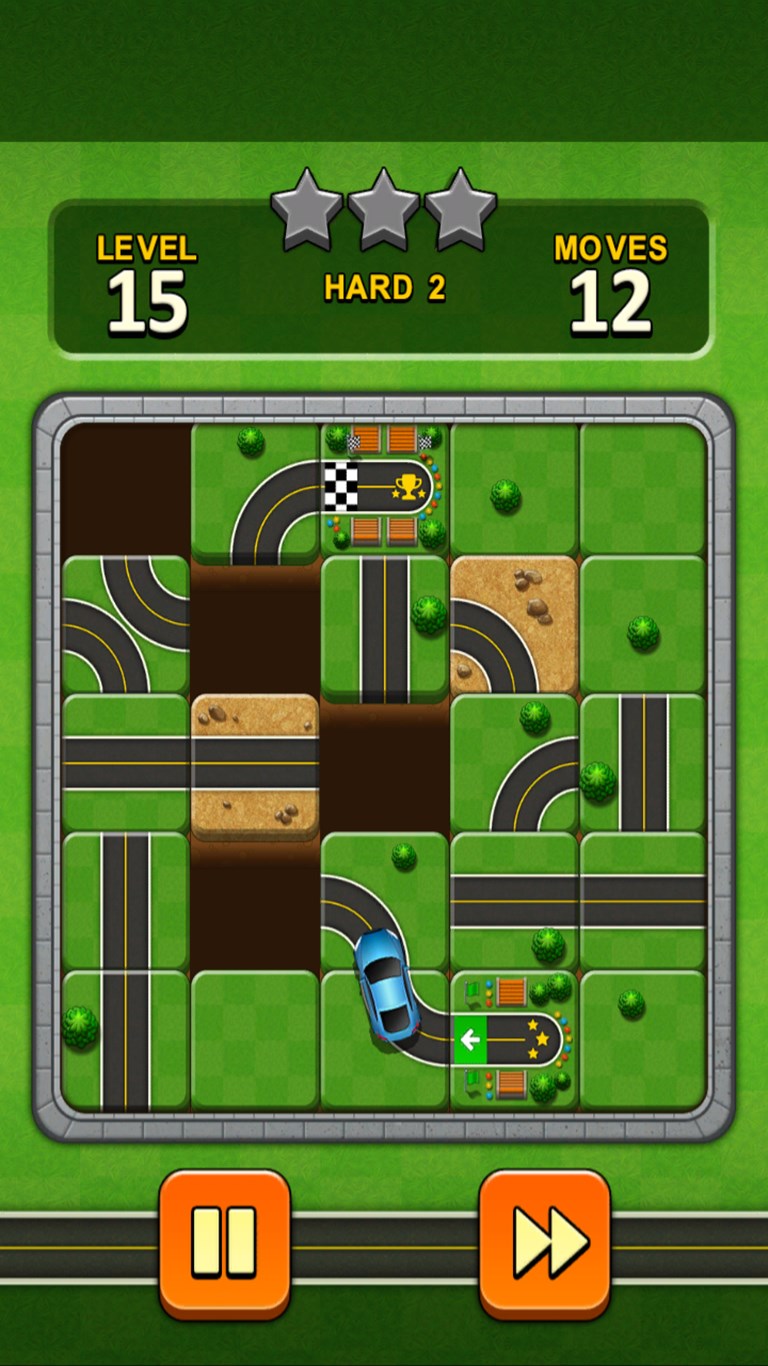Select the sandy tile with the curved road
768x1366 pixels.
pos(514,625)
